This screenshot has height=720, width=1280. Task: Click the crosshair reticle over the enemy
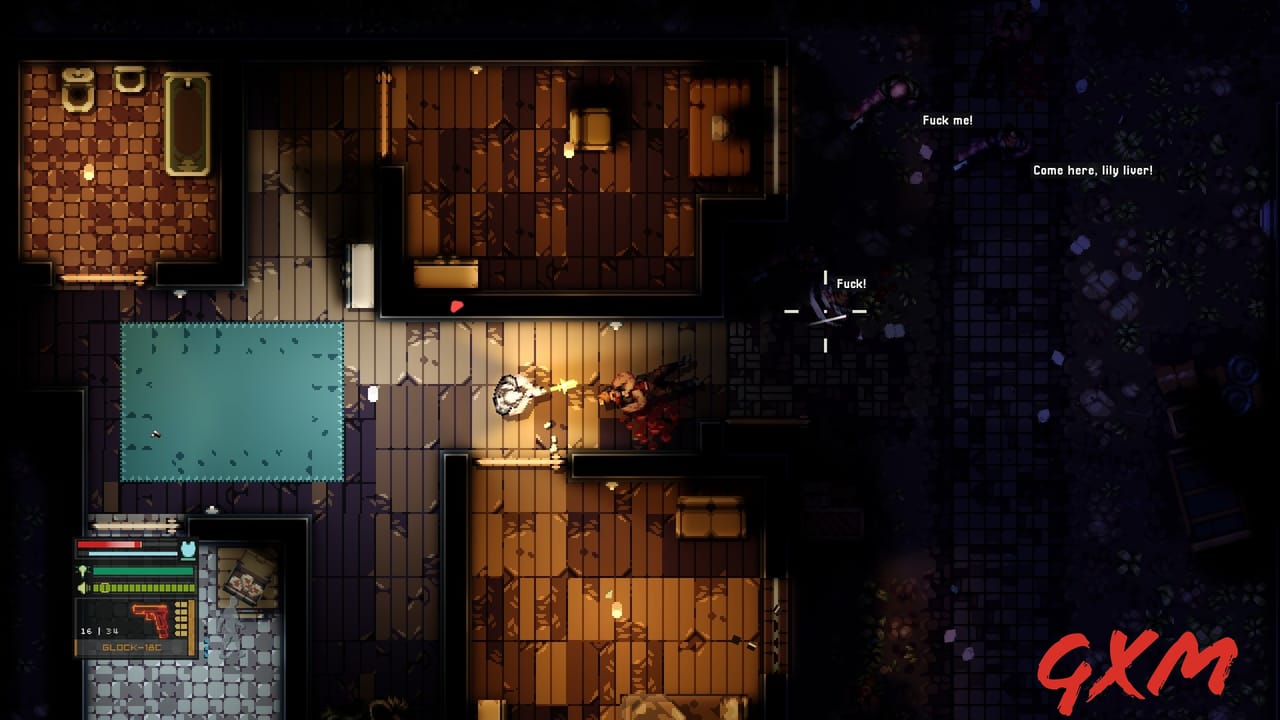coord(825,313)
